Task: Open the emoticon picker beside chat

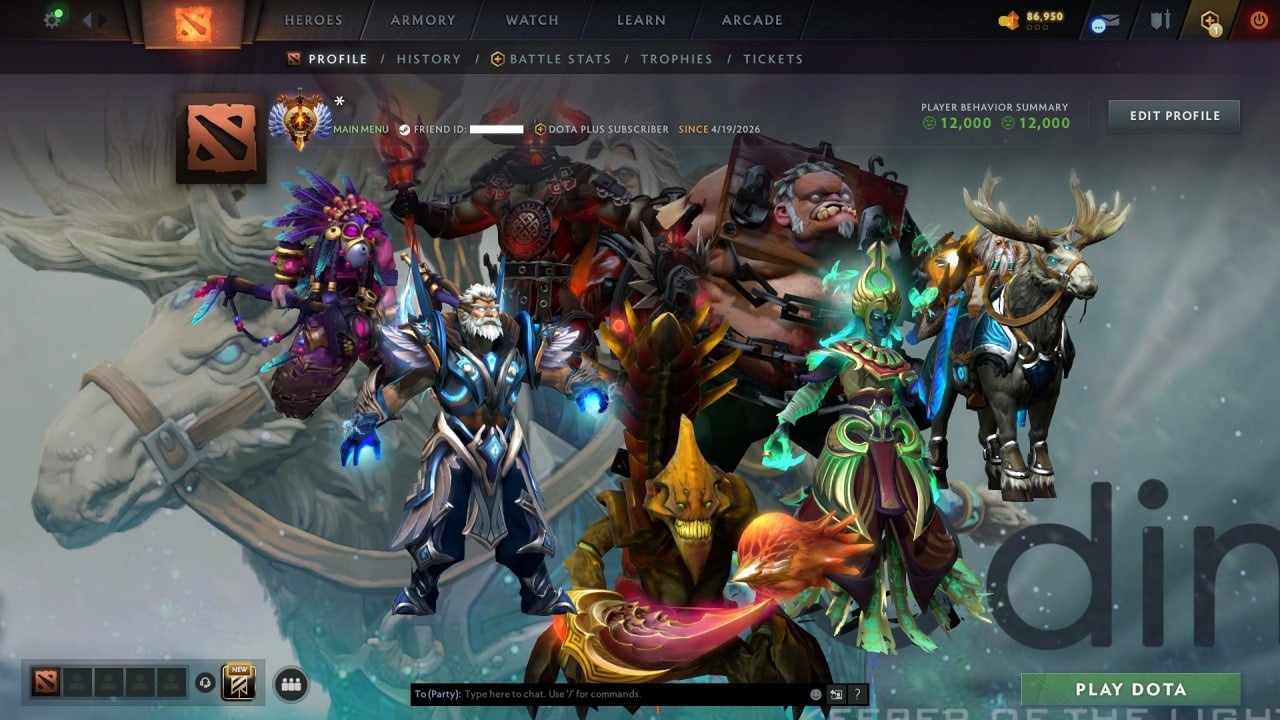Action: 815,694
